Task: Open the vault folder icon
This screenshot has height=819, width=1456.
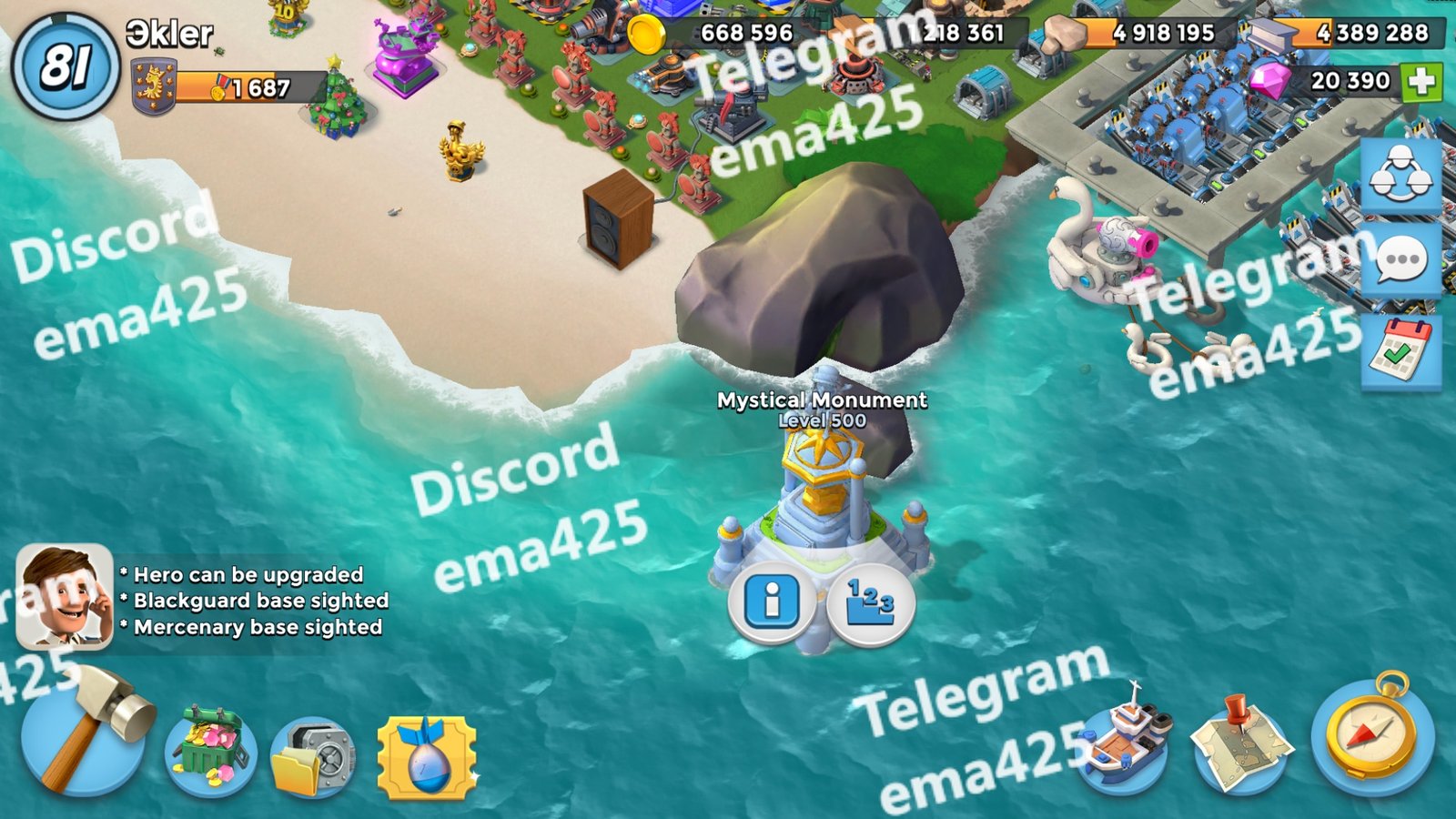Action: [x=313, y=757]
